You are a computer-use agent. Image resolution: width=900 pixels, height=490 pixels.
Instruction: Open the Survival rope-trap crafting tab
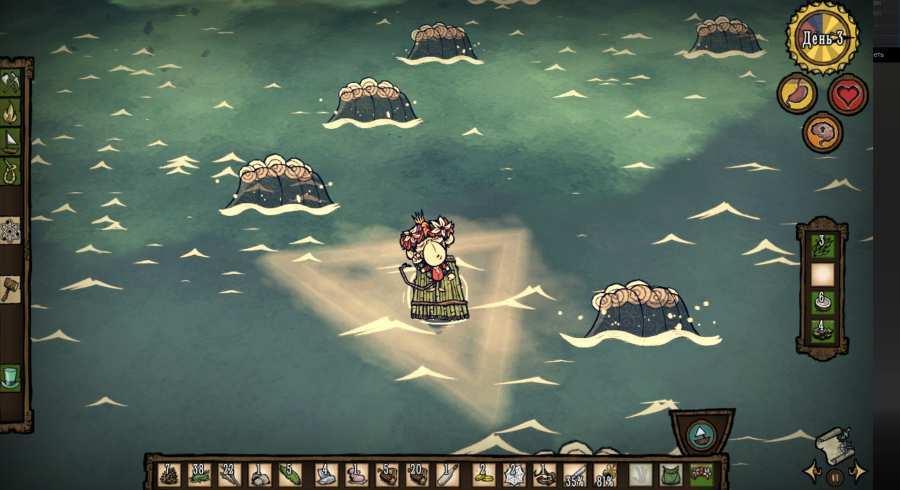coord(11,170)
